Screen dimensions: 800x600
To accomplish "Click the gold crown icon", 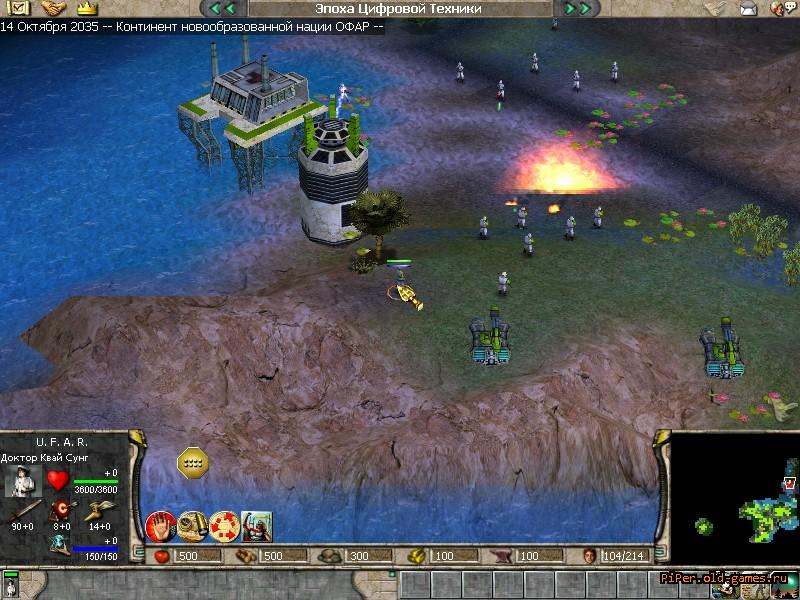I will 86,8.
